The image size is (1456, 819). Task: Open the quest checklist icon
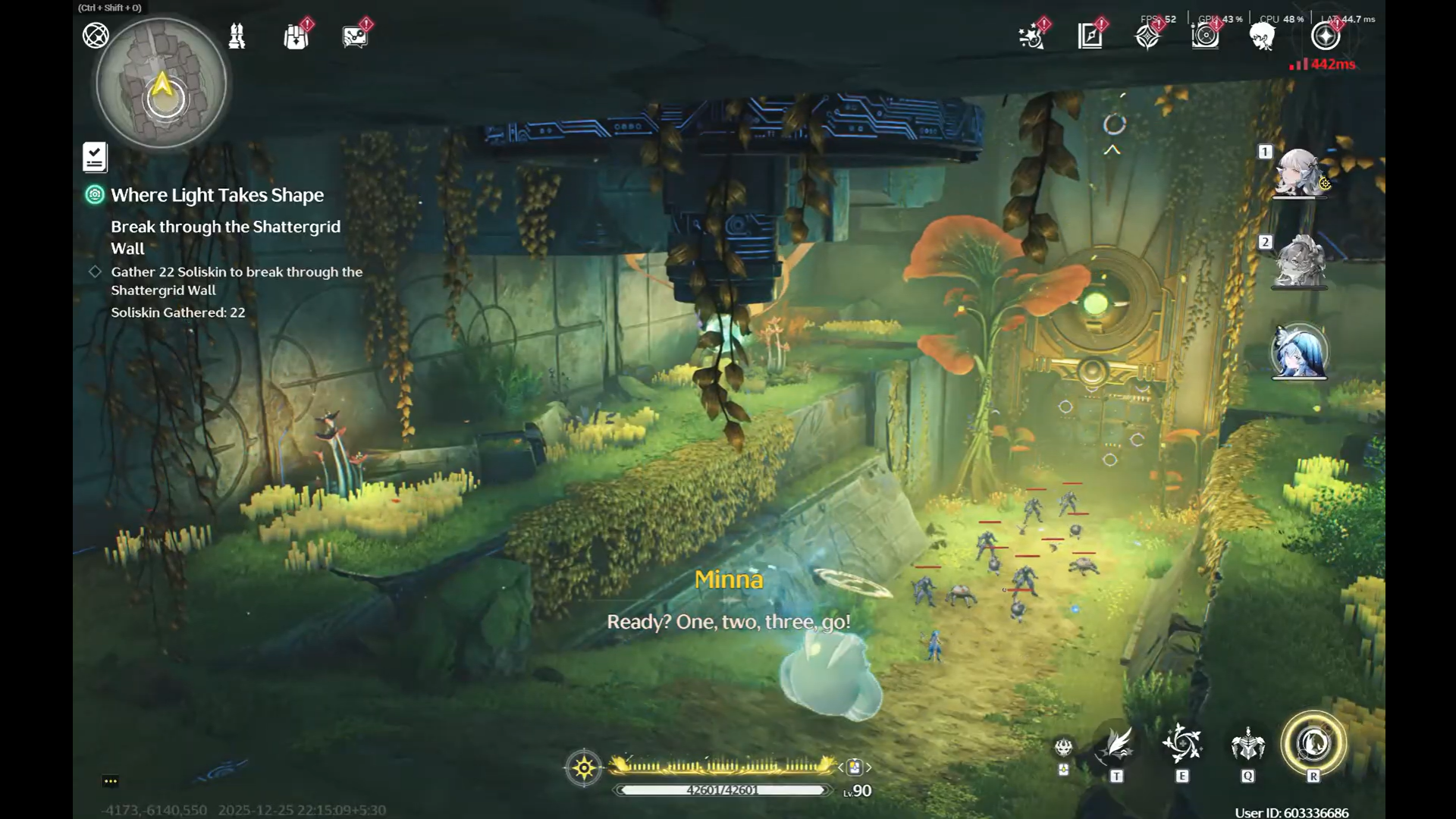click(x=95, y=158)
